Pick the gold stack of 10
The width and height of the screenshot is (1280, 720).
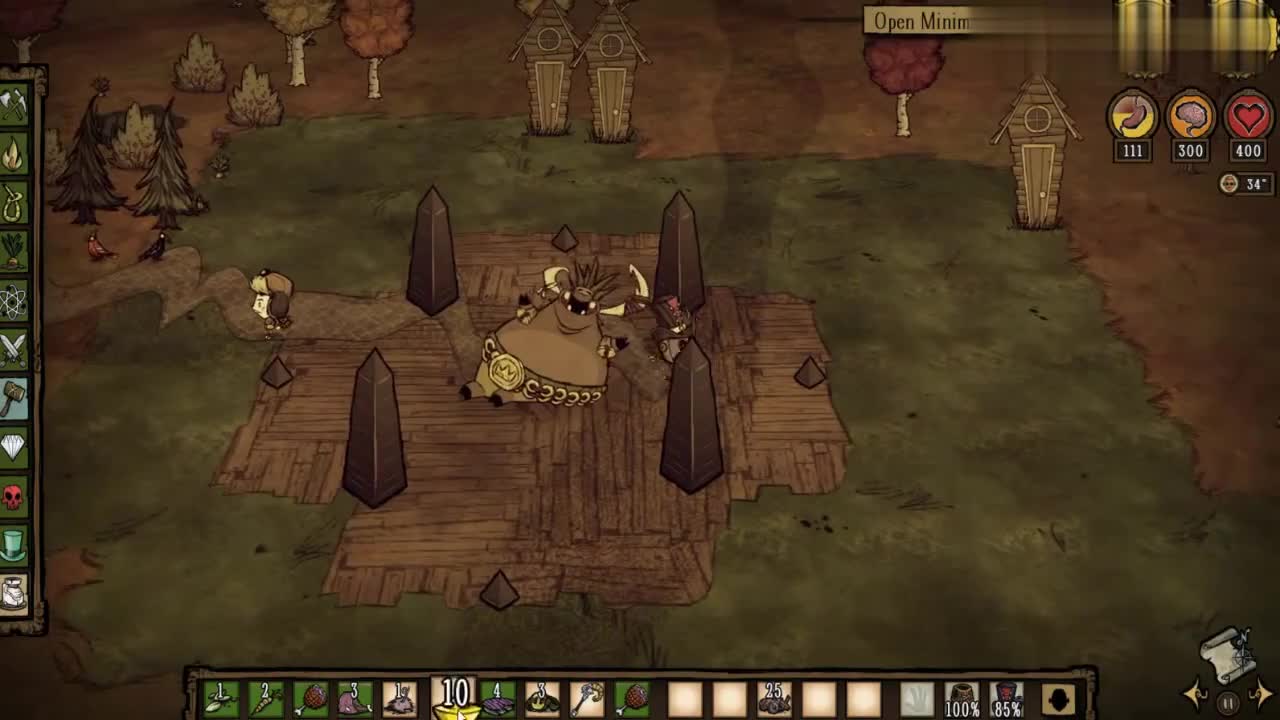(455, 698)
